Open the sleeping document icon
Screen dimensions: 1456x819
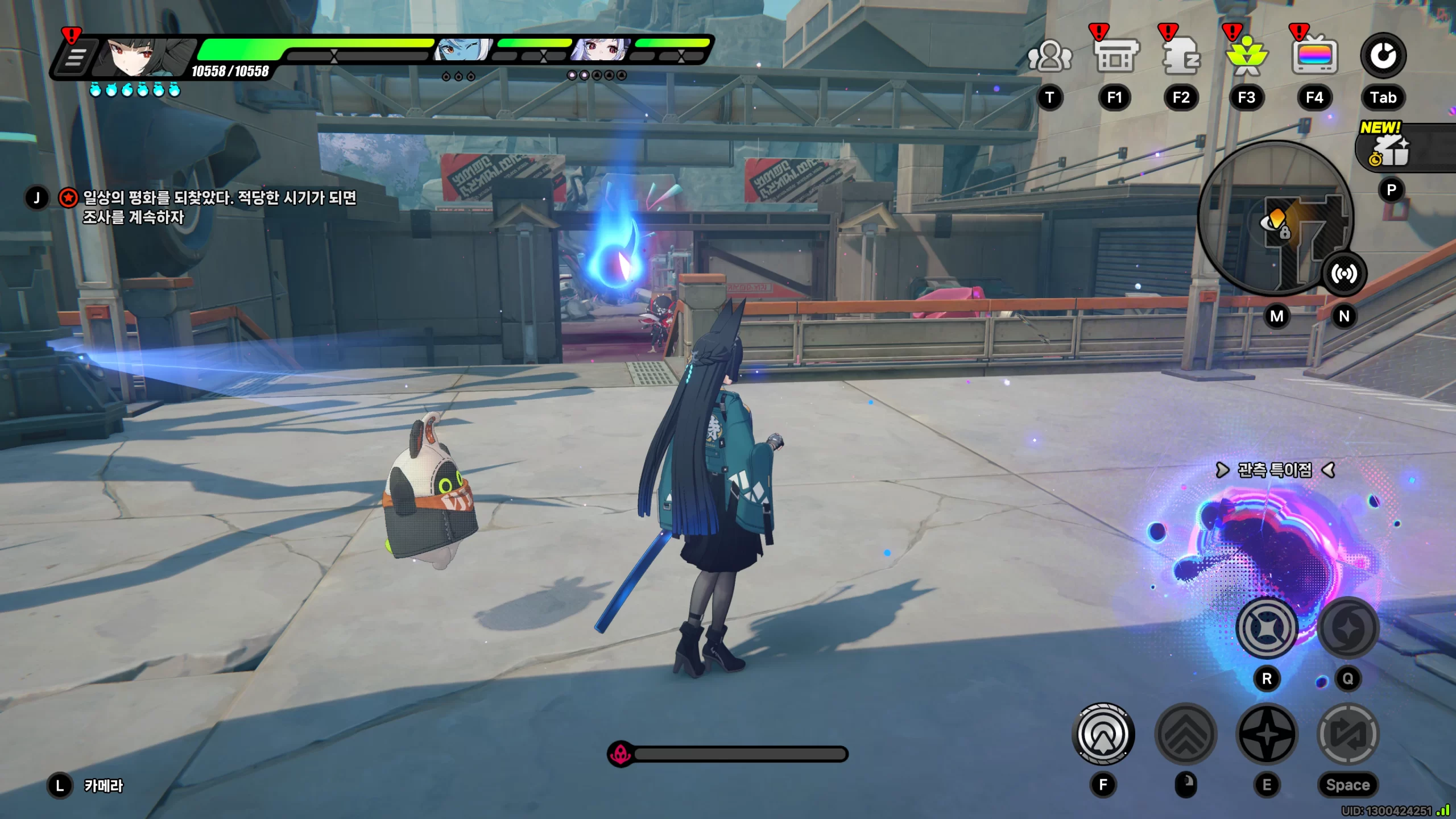point(1181,56)
